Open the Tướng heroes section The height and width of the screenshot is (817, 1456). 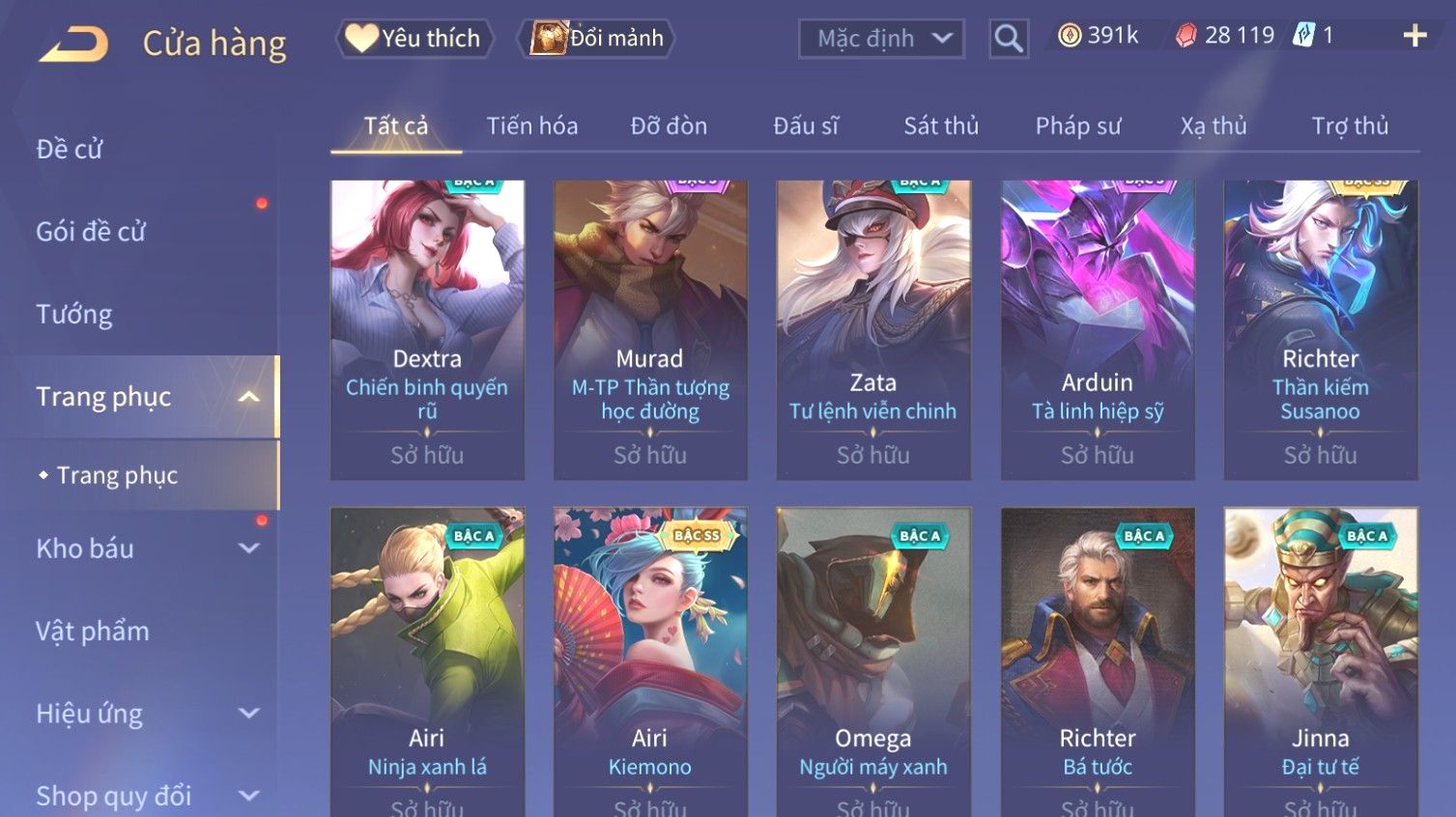click(74, 315)
